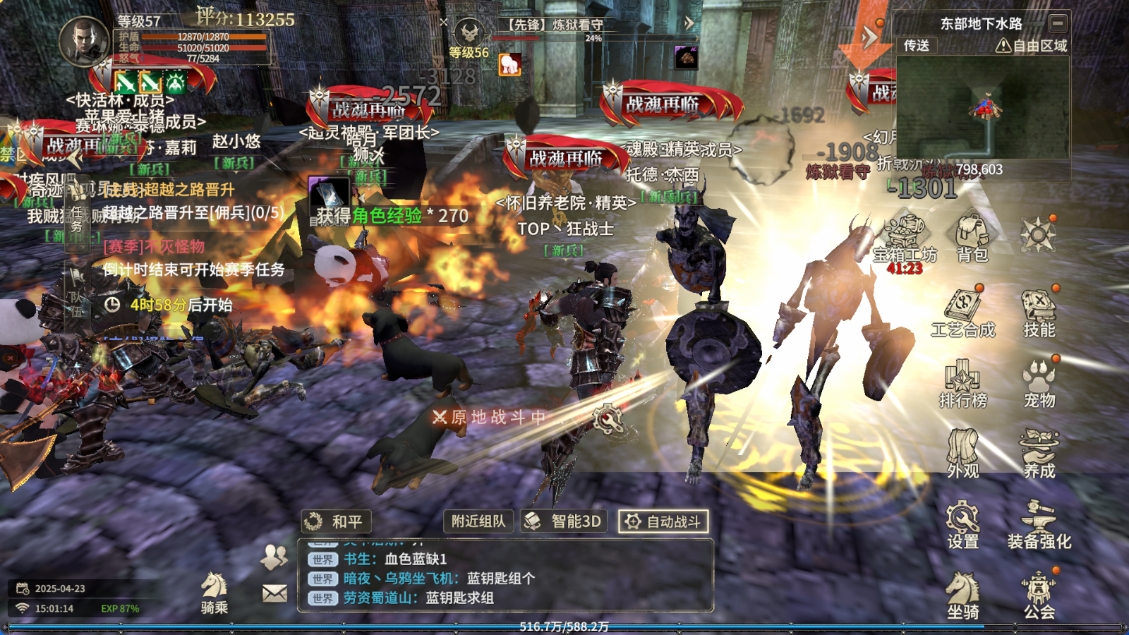Open the 养成 development menu
The image size is (1129, 635).
pyautogui.click(x=1039, y=452)
